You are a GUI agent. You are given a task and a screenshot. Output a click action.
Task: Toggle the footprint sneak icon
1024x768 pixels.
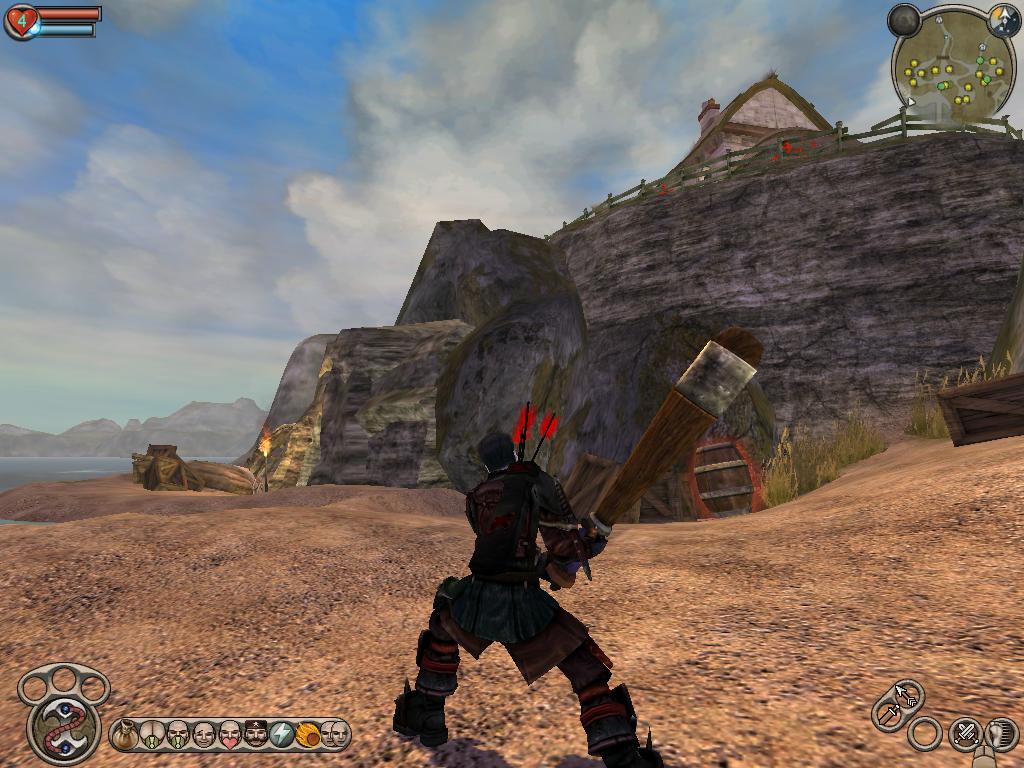pyautogui.click(x=1001, y=734)
